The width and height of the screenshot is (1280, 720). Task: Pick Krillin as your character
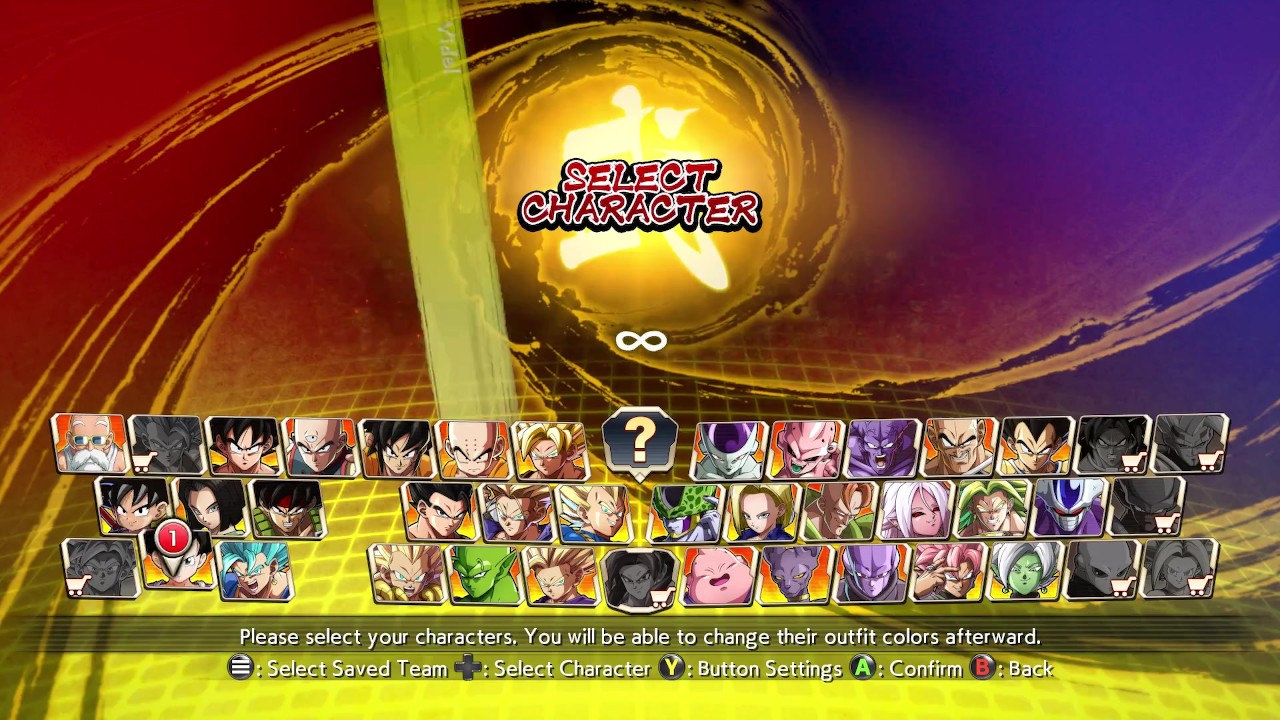coord(472,448)
